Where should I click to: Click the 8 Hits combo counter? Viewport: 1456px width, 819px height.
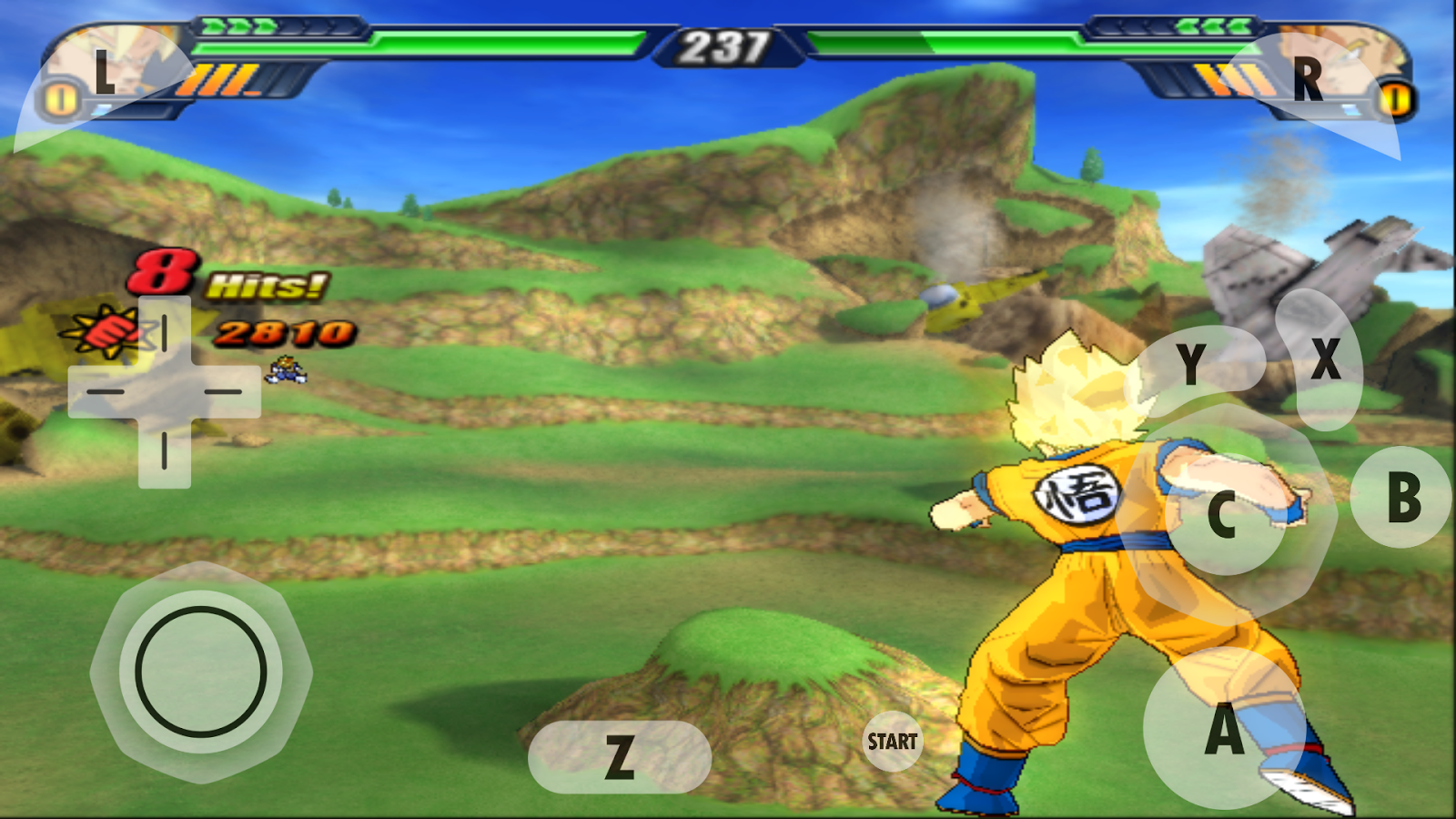coord(218,278)
